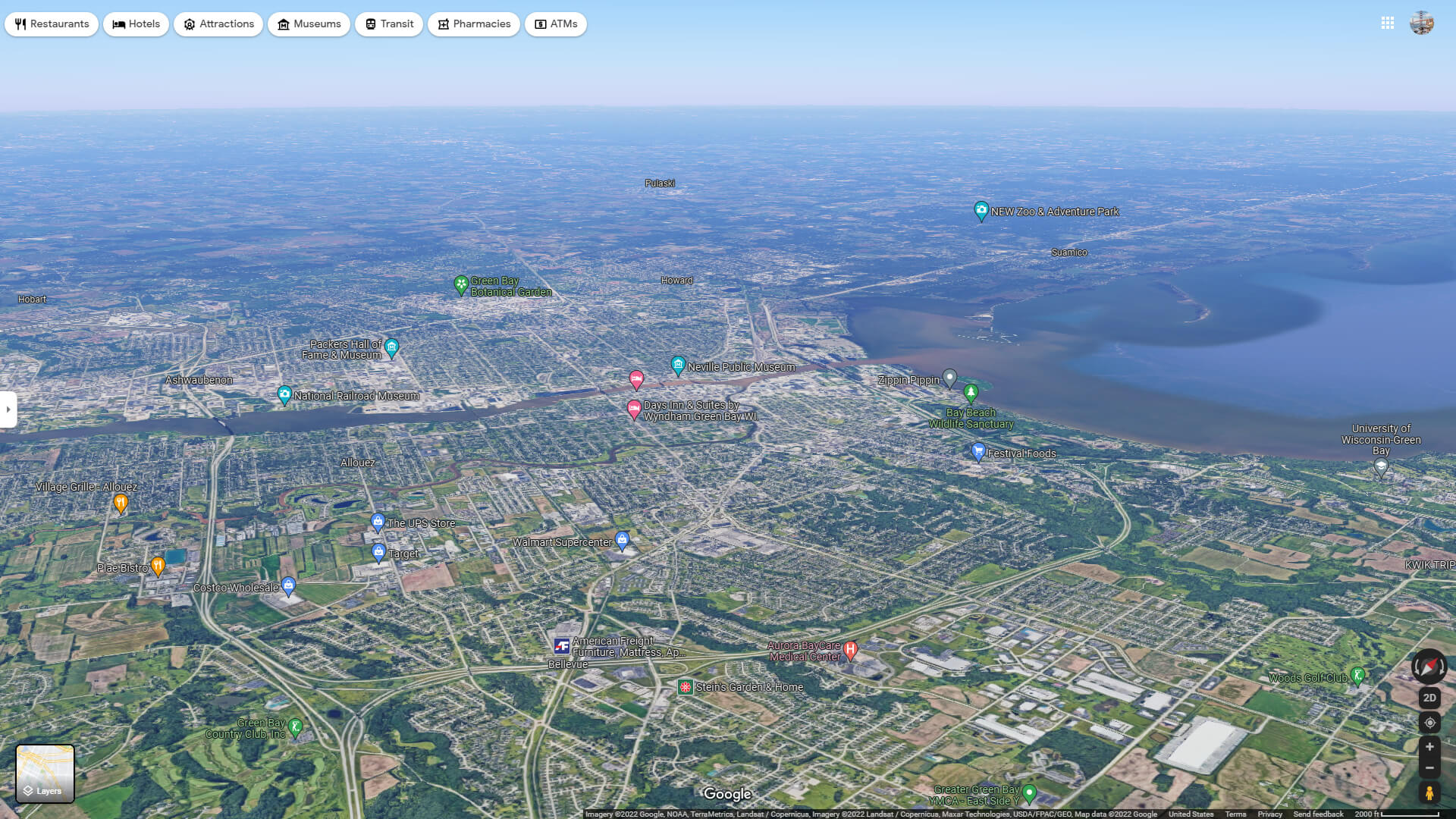Screen dimensions: 1456x819
Task: Expand the collapsed left side panel
Action: coord(8,409)
